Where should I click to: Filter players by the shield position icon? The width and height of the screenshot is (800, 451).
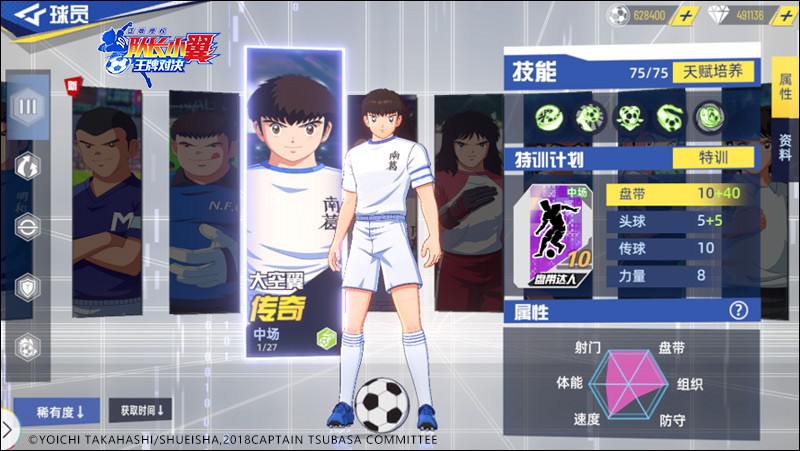tap(28, 286)
